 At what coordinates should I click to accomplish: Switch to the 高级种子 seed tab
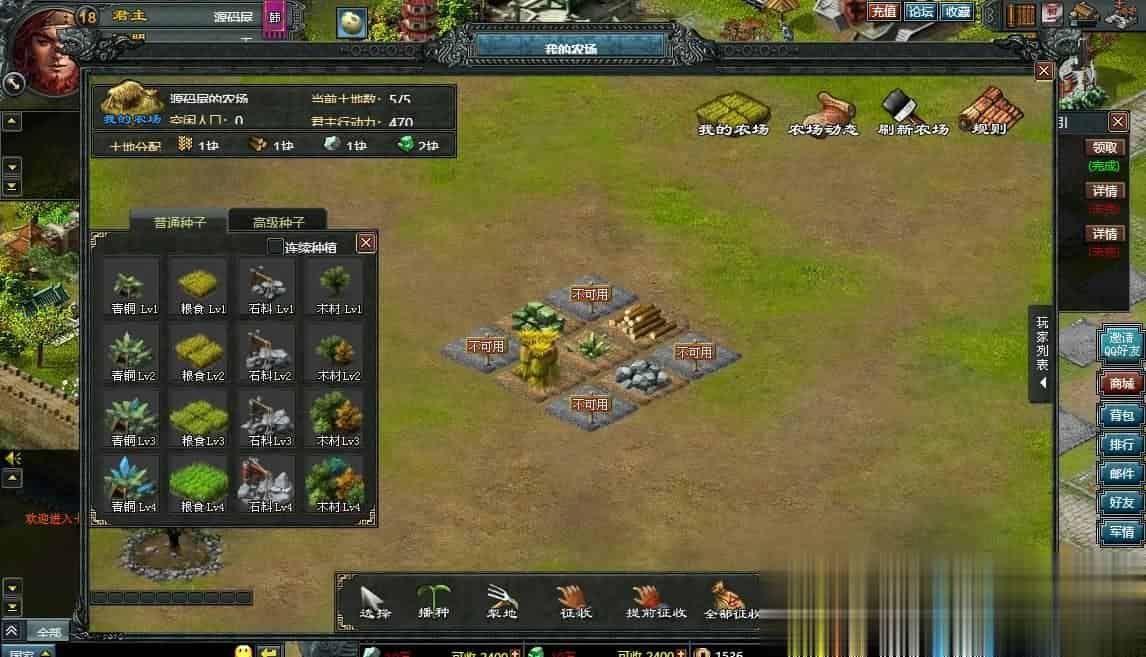click(278, 222)
